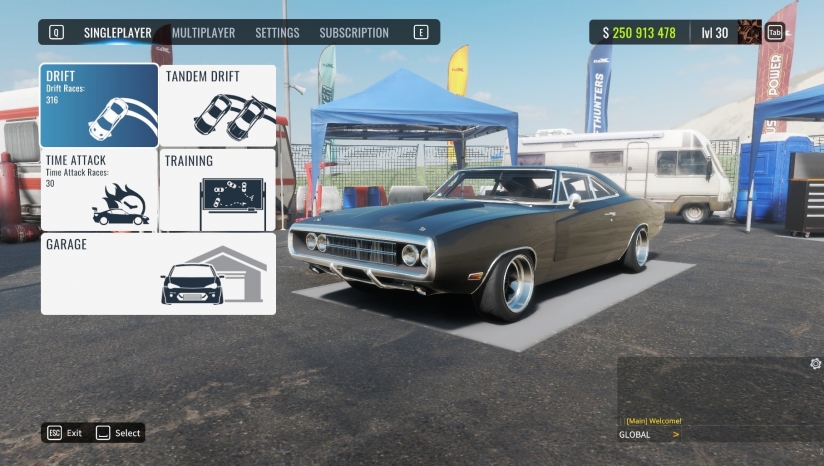Open the Training mode tile
The height and width of the screenshot is (466, 824).
pos(218,190)
